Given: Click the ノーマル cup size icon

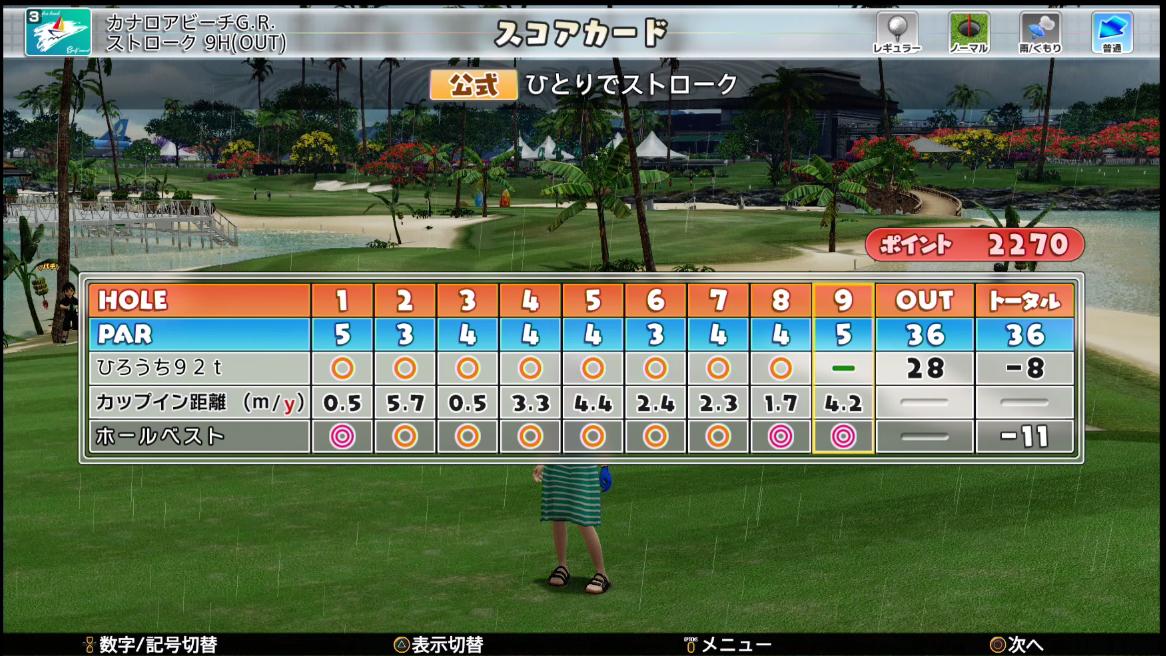Looking at the screenshot, I should point(967,30).
